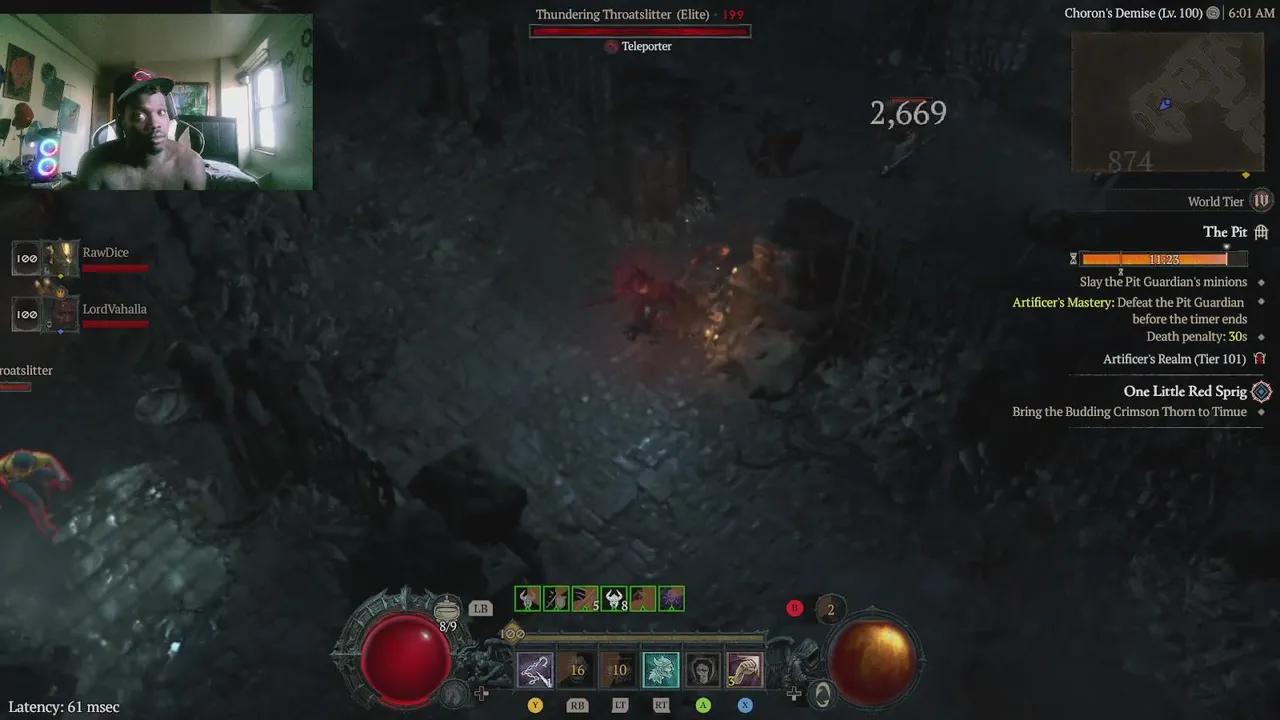This screenshot has height=720, width=1280.
Task: Select the grasping hand skill on the X slot
Action: pos(745,669)
